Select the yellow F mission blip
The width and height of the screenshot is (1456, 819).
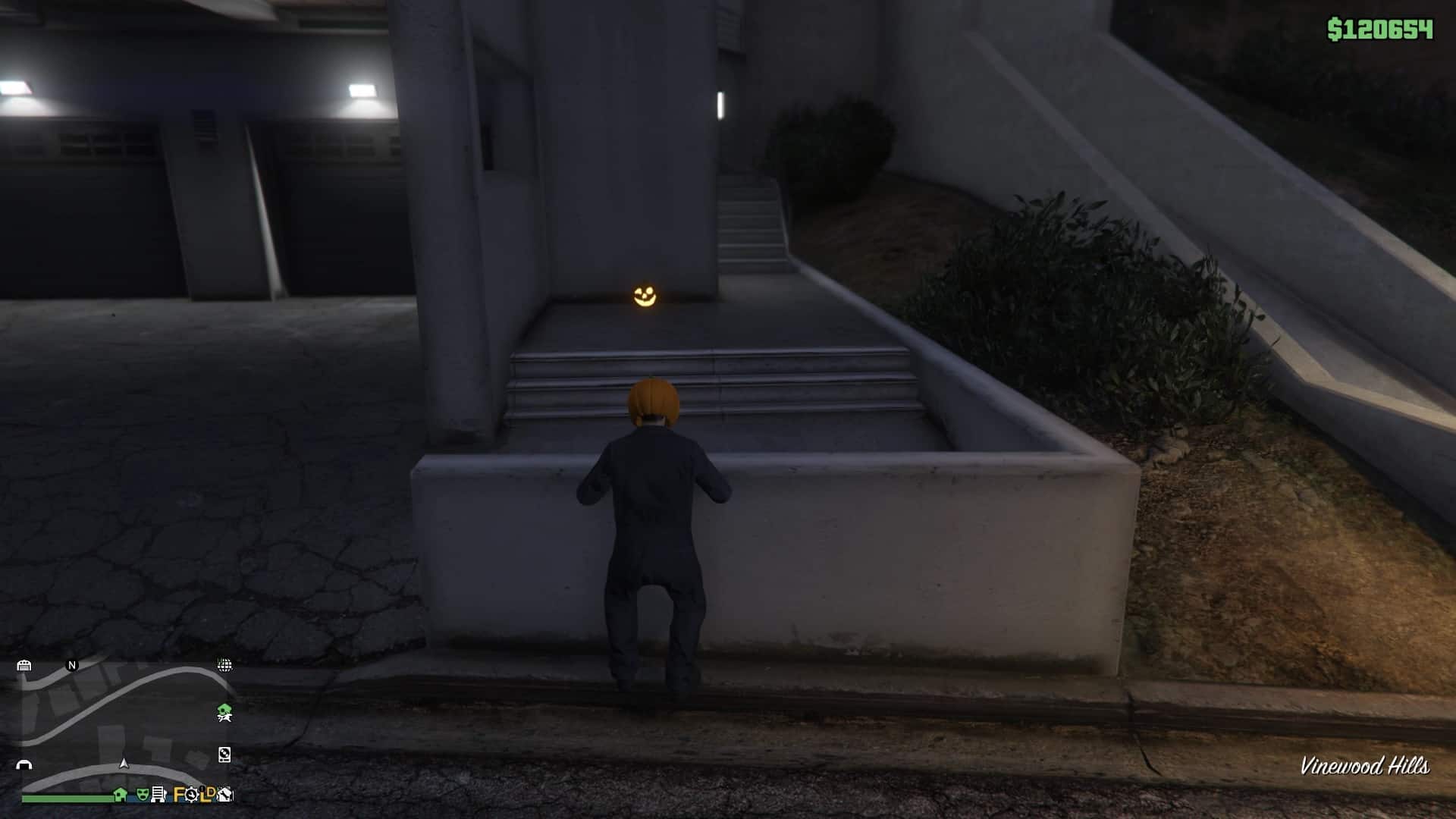pyautogui.click(x=178, y=795)
